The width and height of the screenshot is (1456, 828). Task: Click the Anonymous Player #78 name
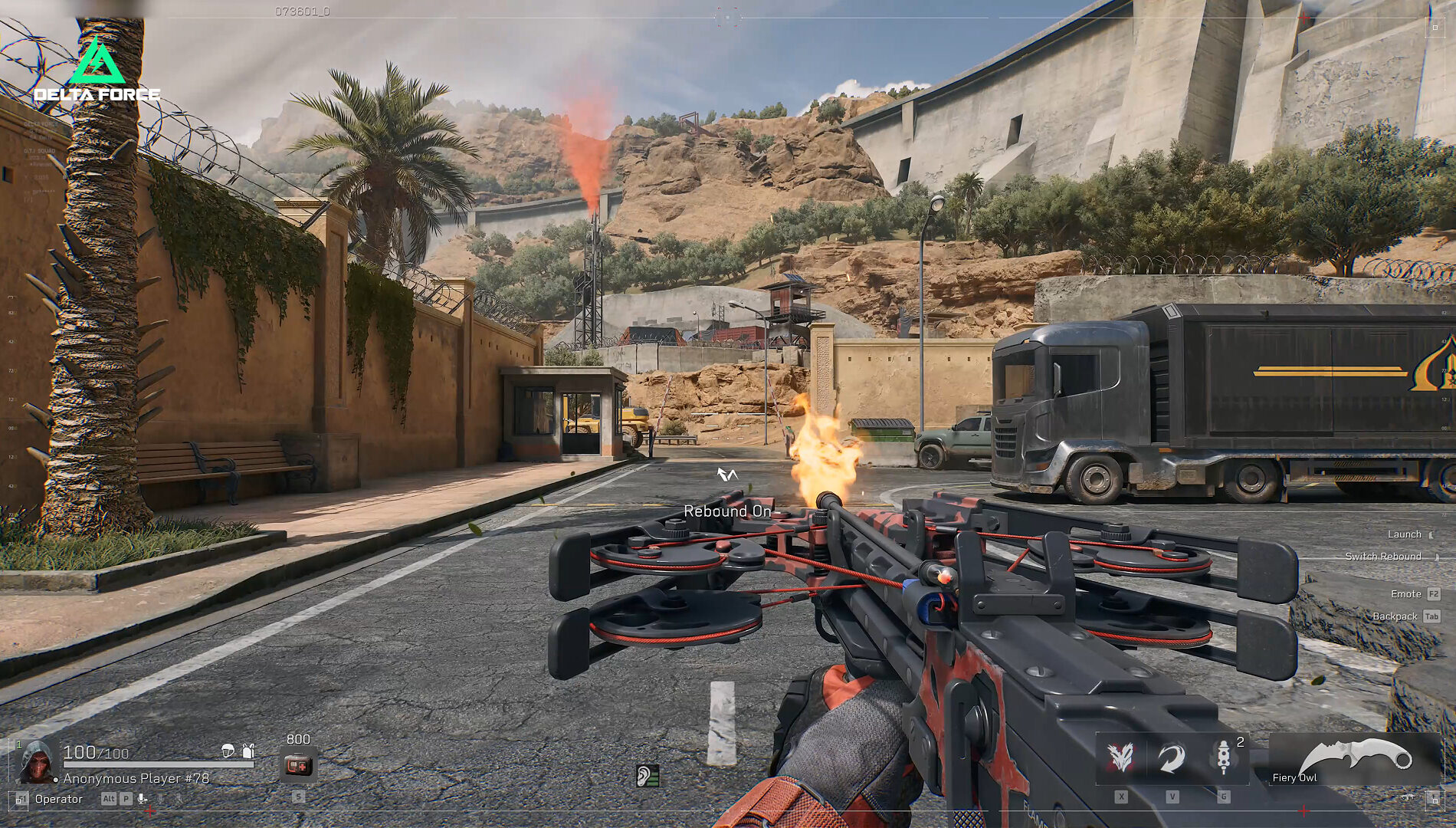136,779
